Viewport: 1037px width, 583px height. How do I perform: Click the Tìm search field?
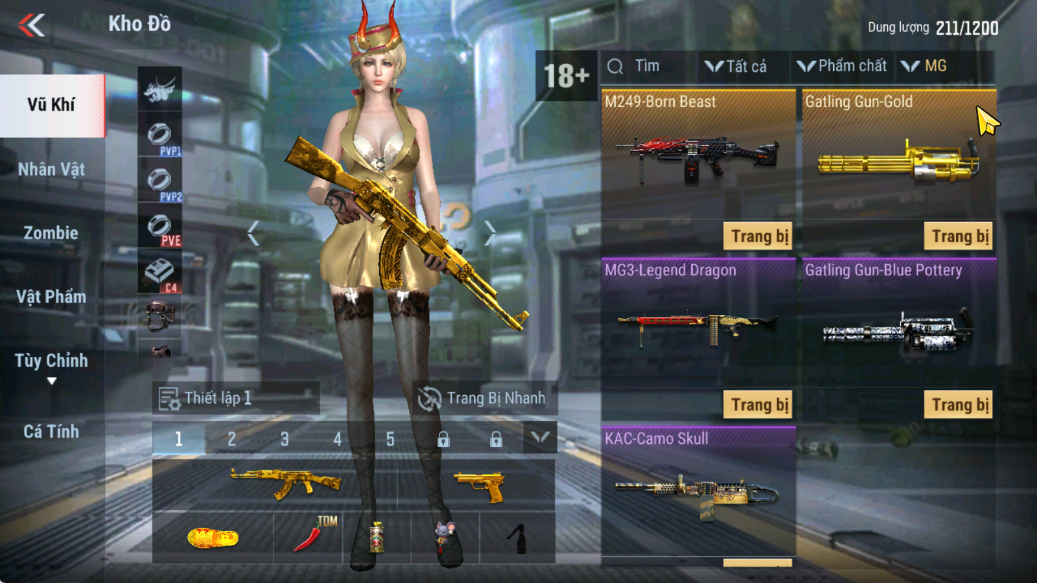648,67
